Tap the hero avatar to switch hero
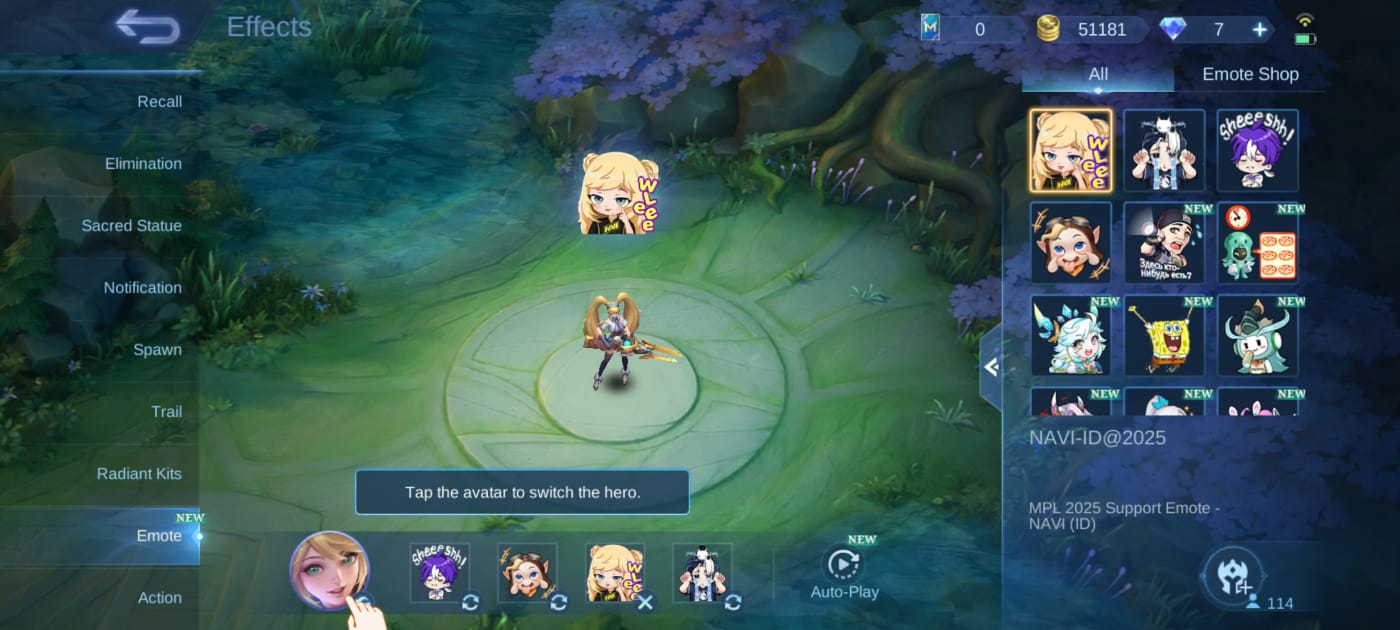The height and width of the screenshot is (630, 1400). click(329, 570)
